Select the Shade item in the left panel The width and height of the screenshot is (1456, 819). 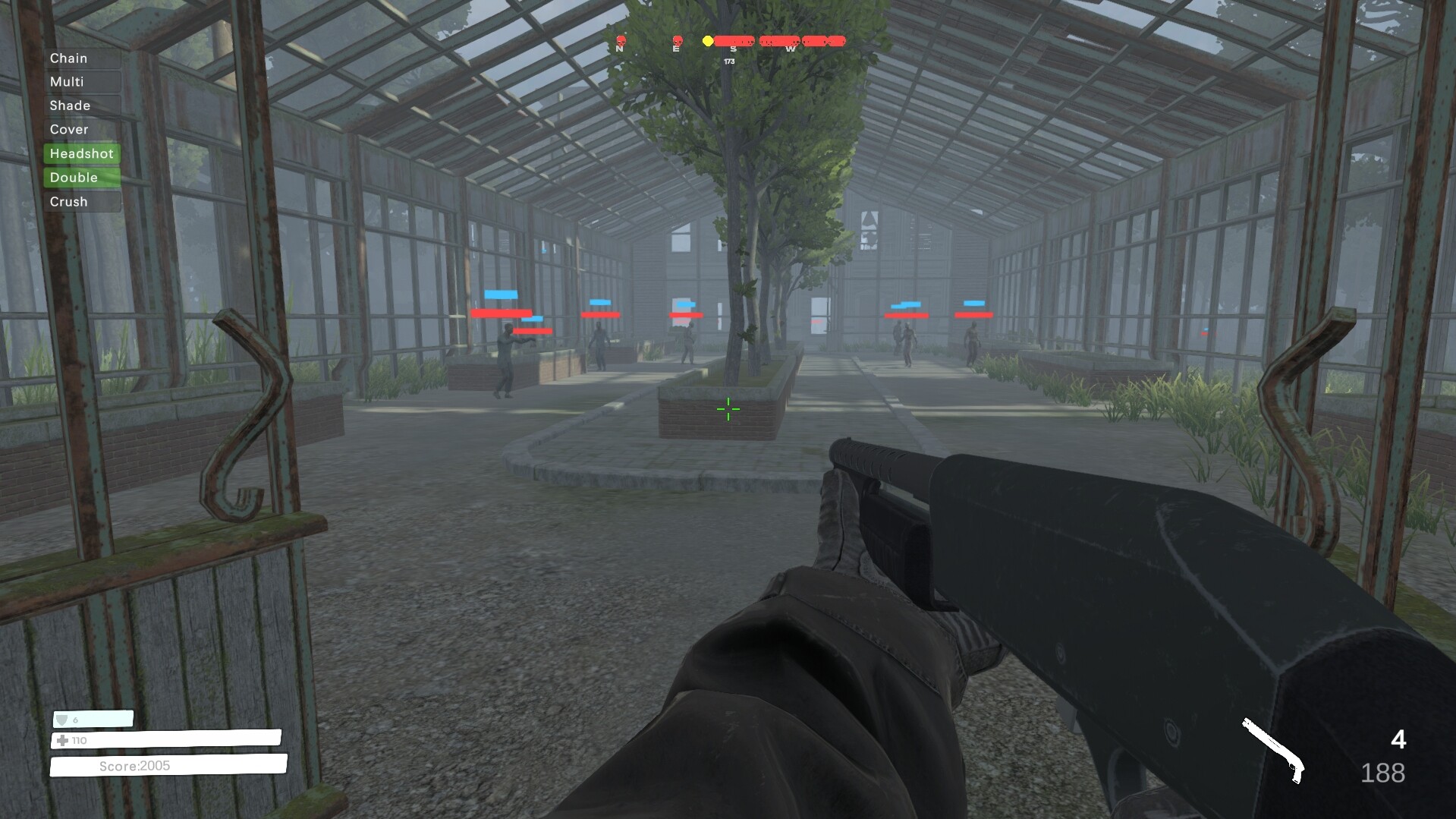coord(70,105)
